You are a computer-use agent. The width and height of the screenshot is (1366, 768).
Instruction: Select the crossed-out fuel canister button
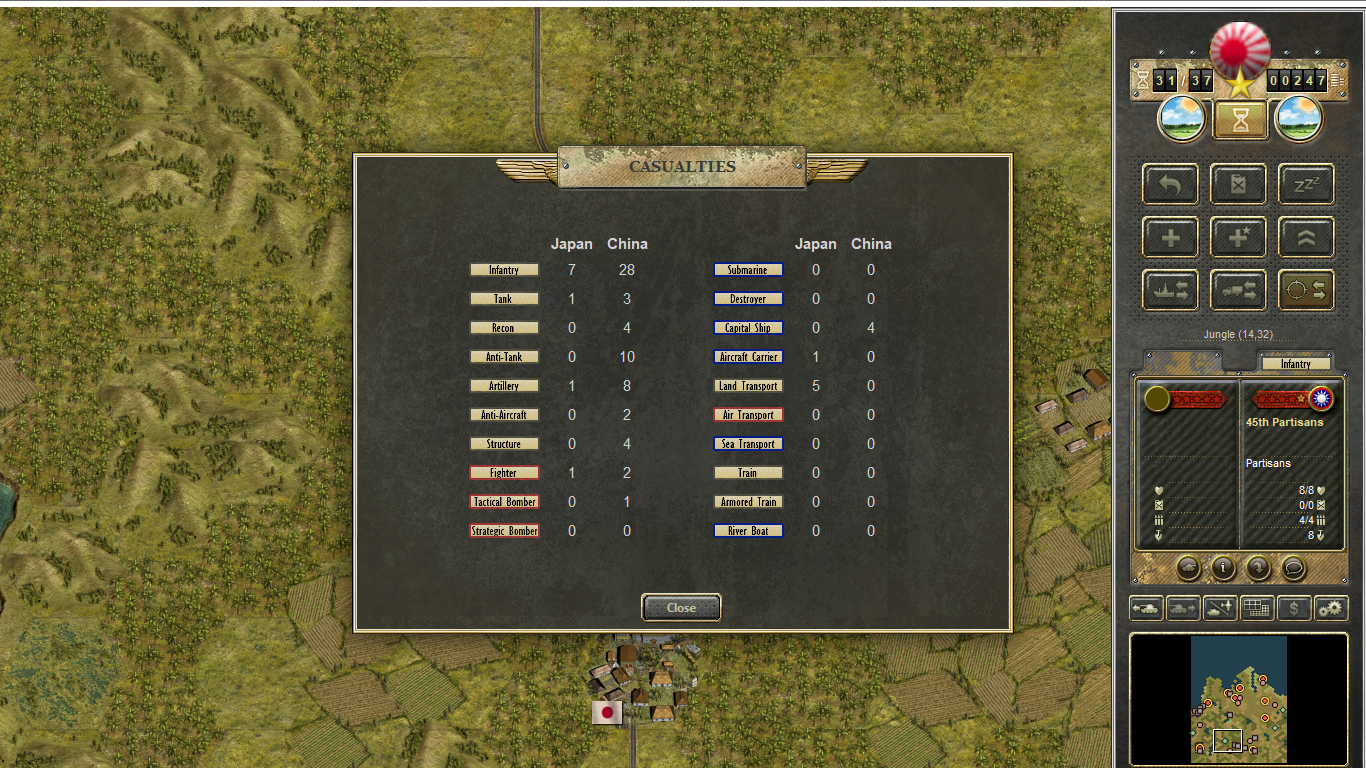pos(1238,184)
